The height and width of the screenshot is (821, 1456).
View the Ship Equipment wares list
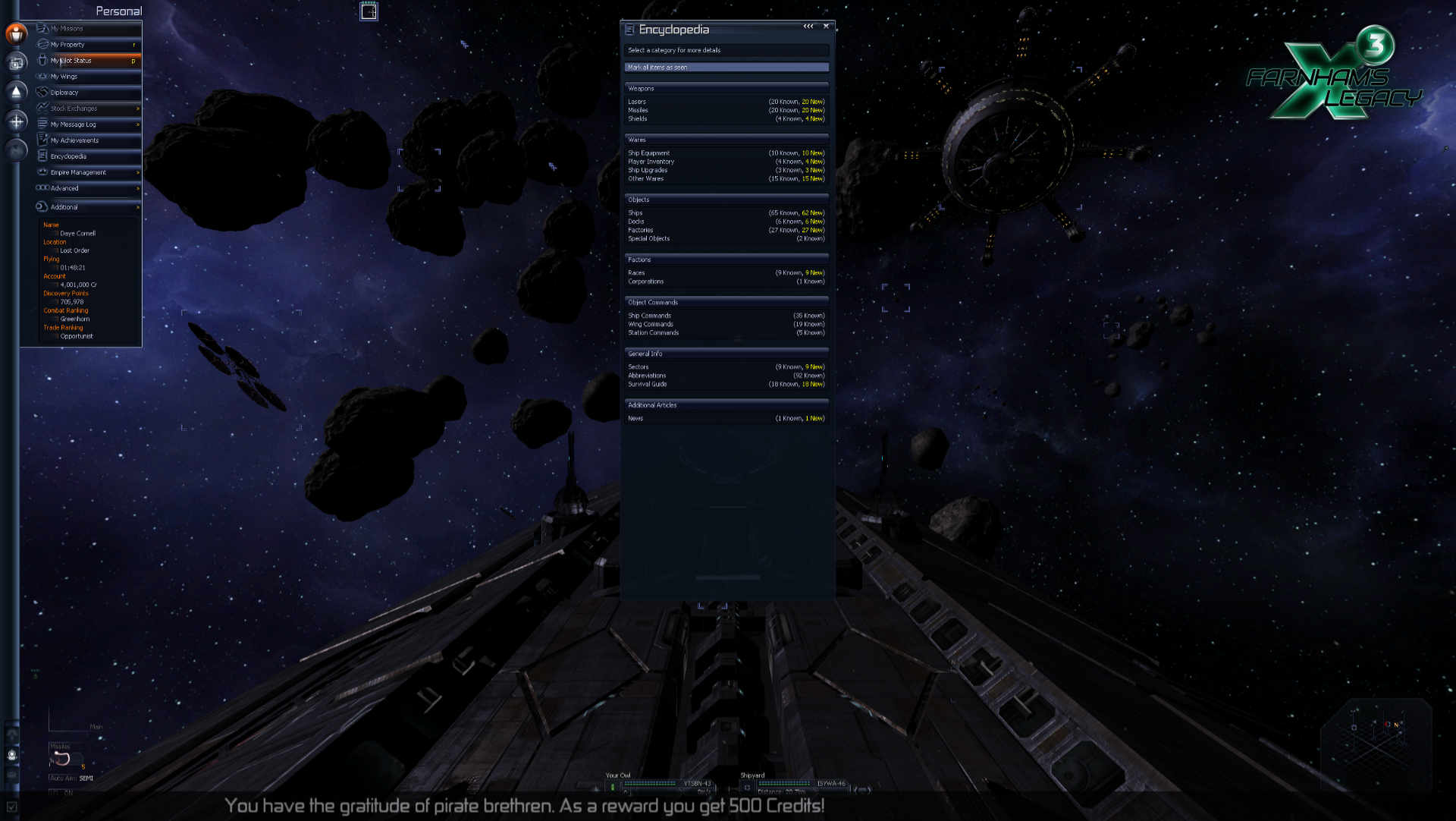pyautogui.click(x=648, y=153)
